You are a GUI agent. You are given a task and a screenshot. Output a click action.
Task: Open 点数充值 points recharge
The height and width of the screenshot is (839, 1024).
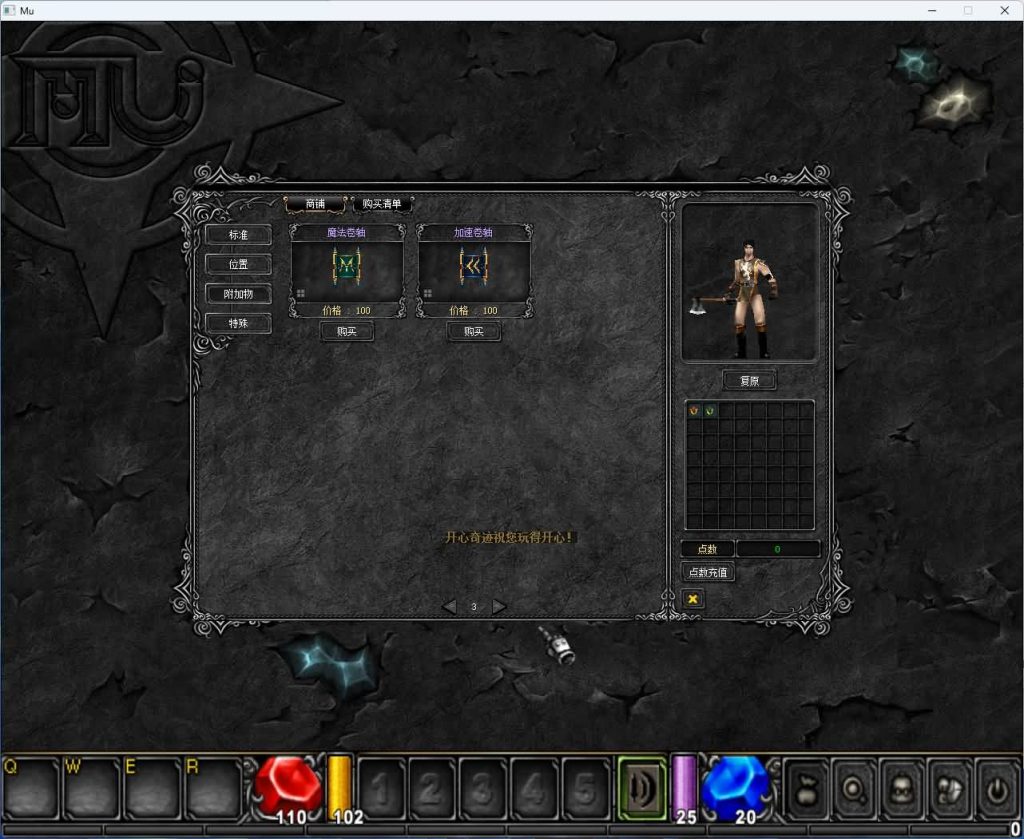coord(708,572)
